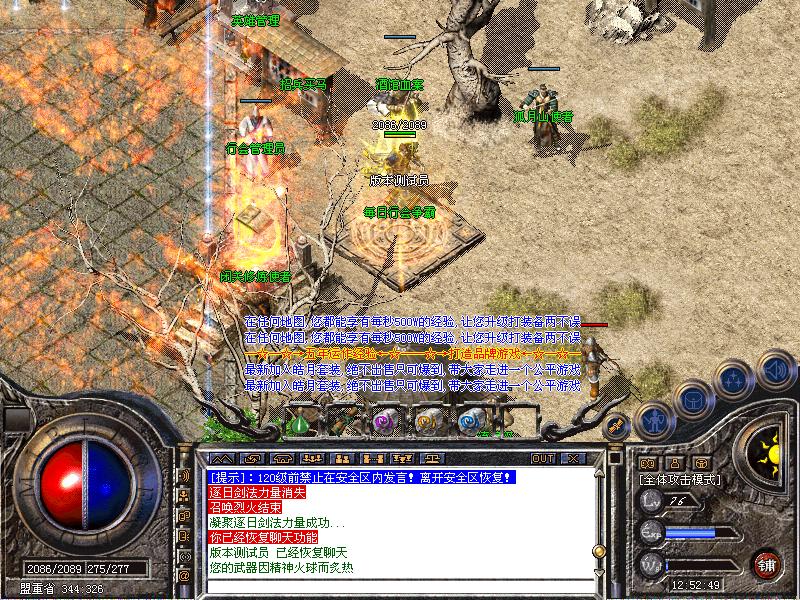Use the purple swirl scroll in belt
This screenshot has width=800, height=600.
click(x=382, y=422)
